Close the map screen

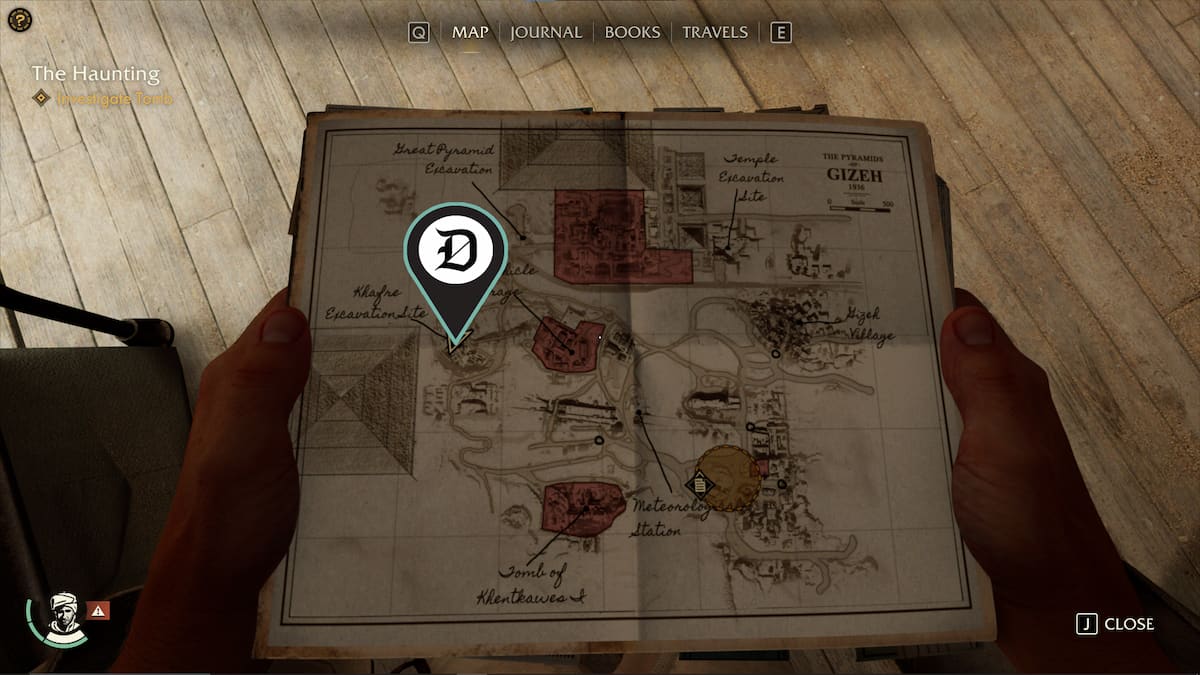pyautogui.click(x=1116, y=624)
